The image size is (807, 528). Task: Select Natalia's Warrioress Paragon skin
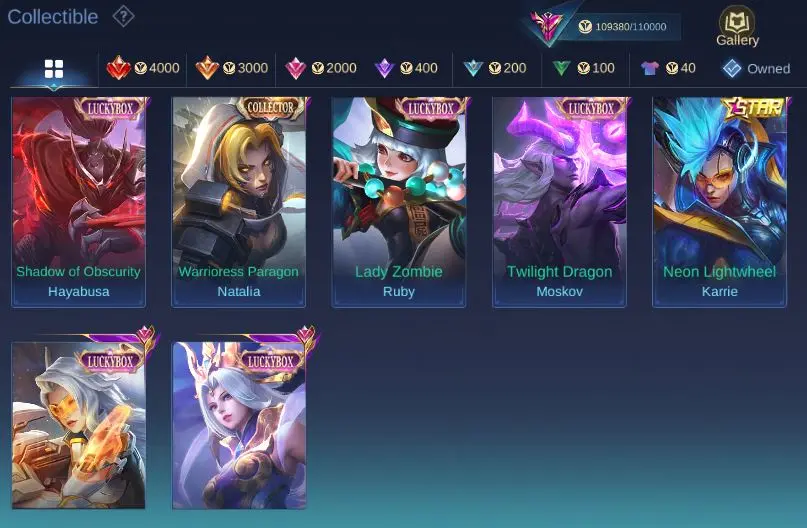pyautogui.click(x=239, y=201)
